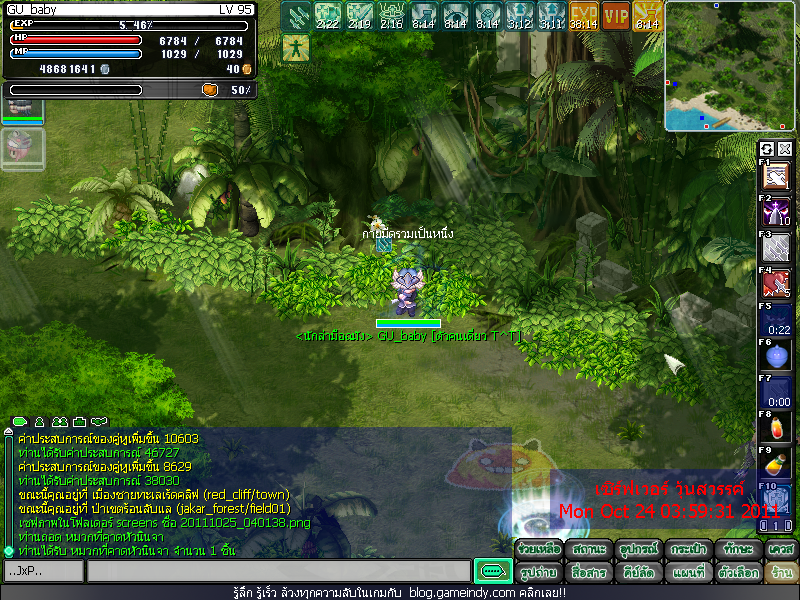Click the VIP buff icon
The width and height of the screenshot is (800, 600).
pyautogui.click(x=616, y=16)
